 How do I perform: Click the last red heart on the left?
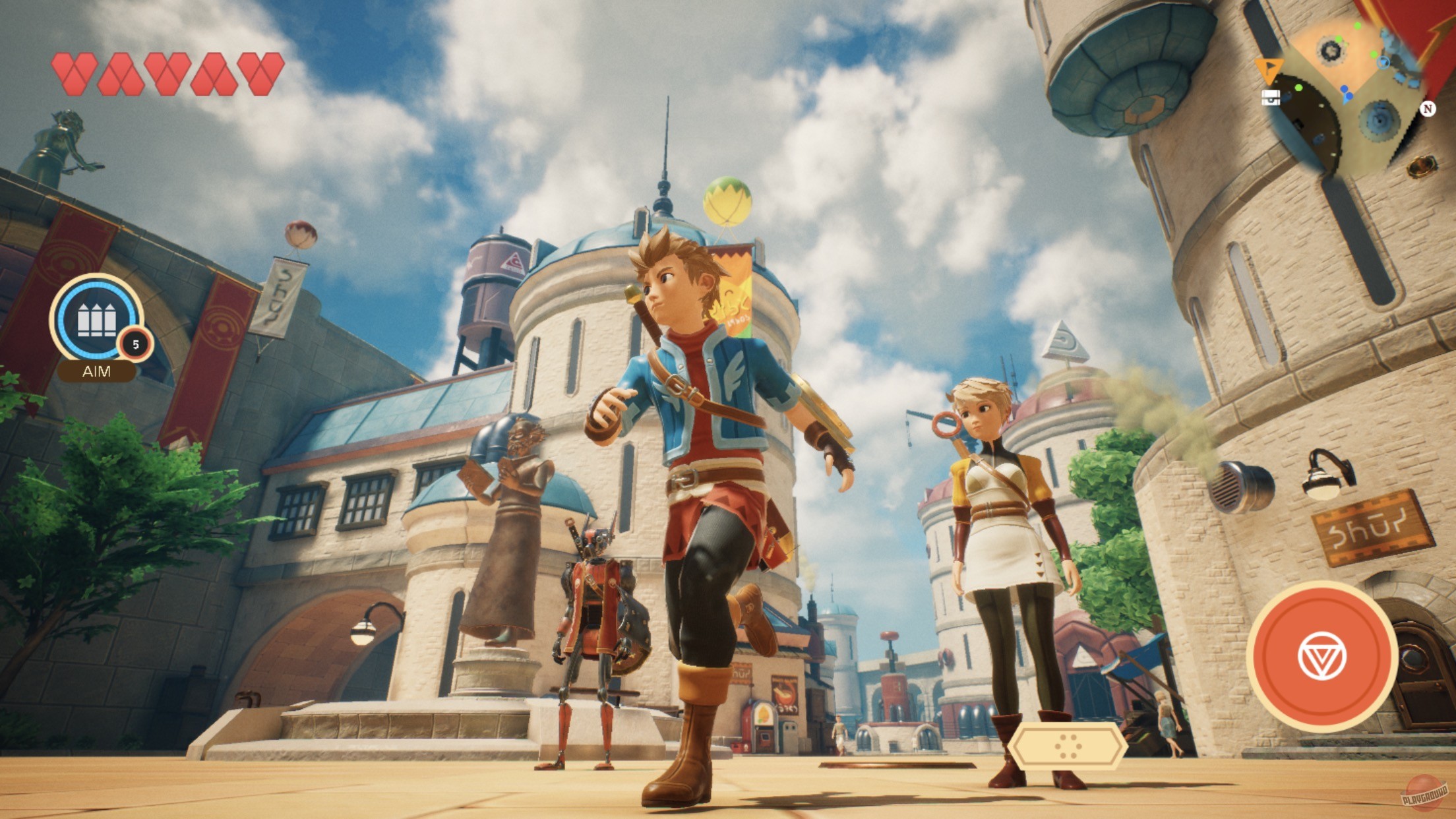(x=257, y=74)
